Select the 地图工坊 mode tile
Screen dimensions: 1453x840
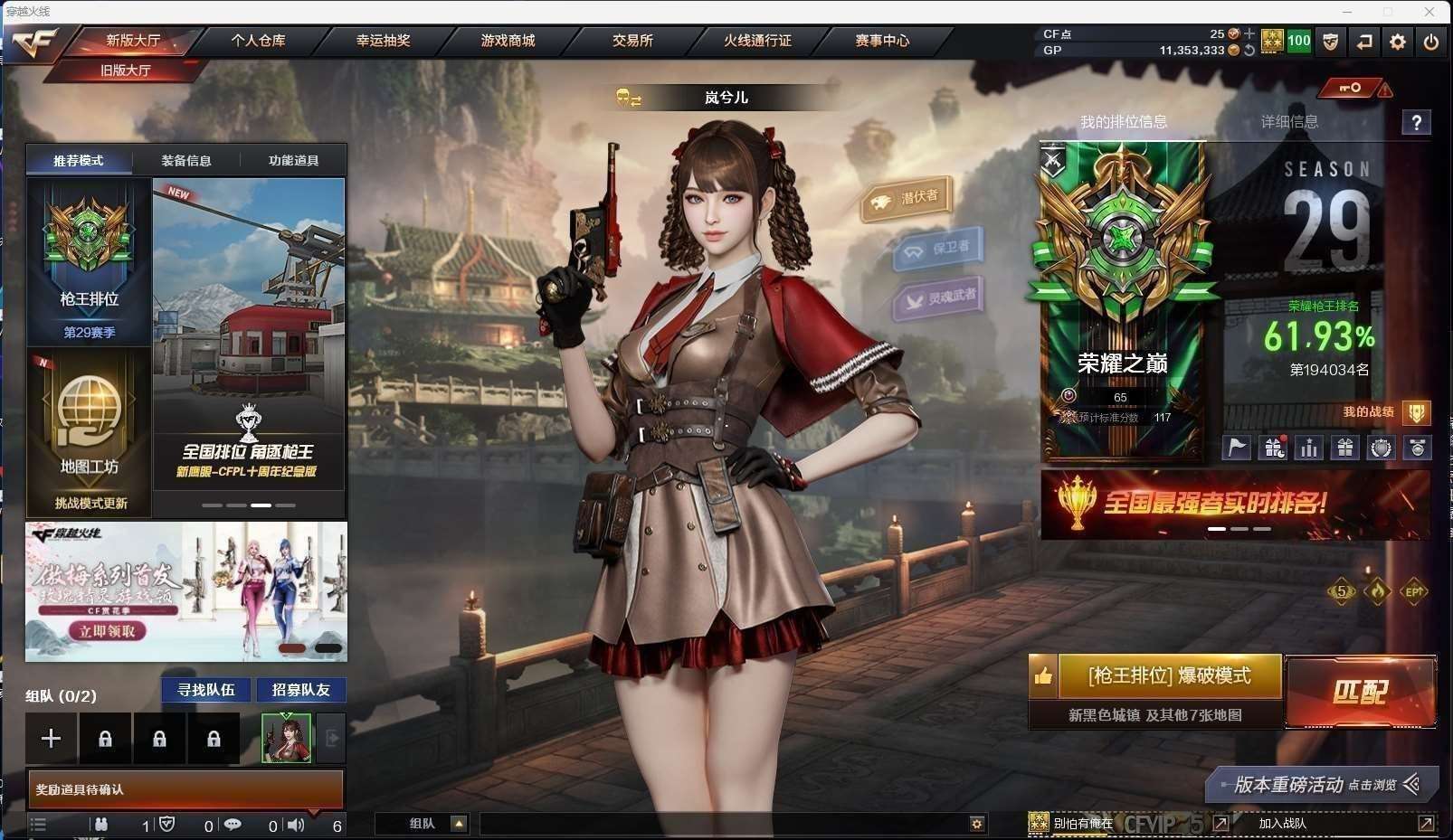point(89,432)
